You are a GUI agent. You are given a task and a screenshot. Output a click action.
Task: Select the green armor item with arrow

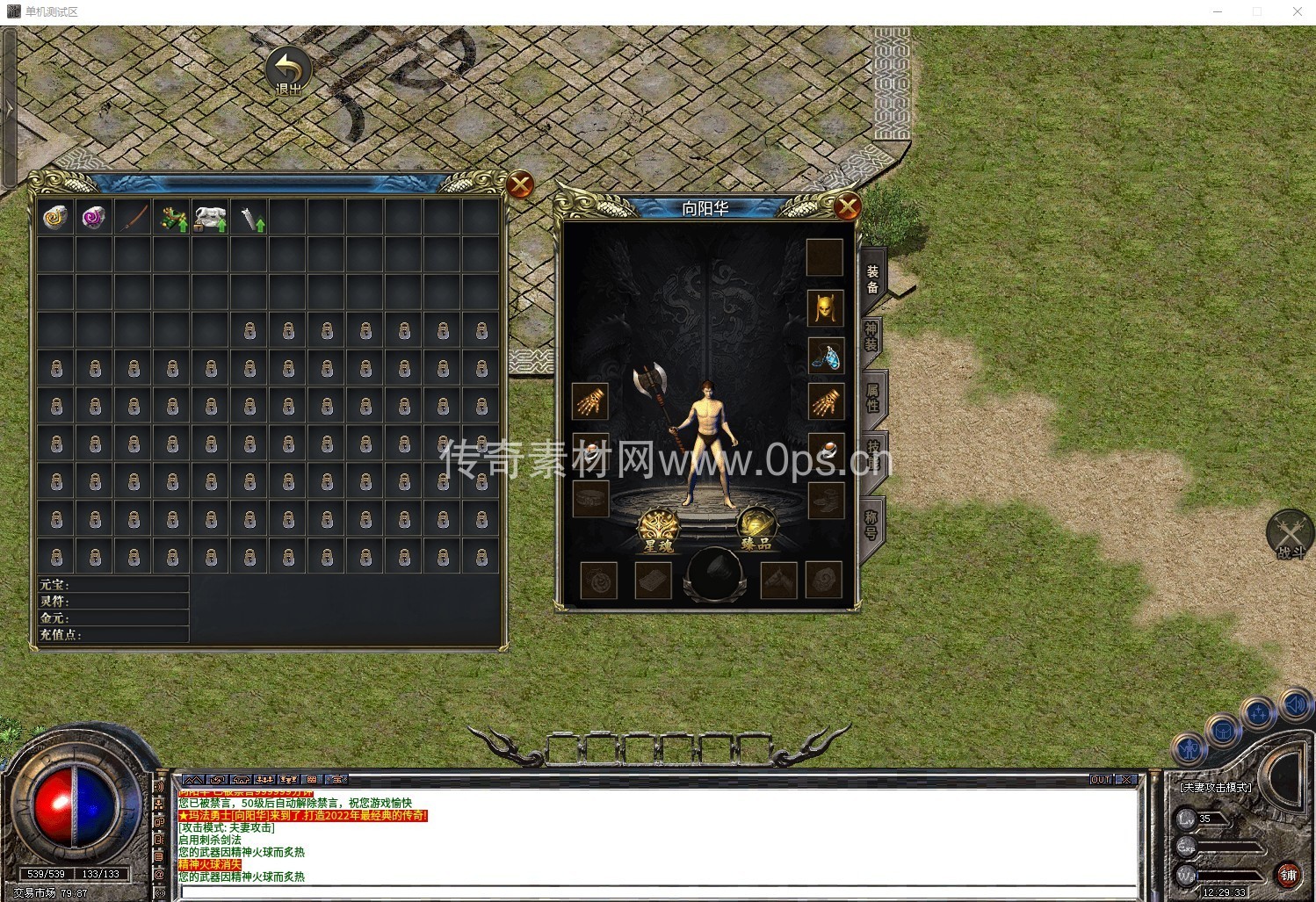point(172,218)
